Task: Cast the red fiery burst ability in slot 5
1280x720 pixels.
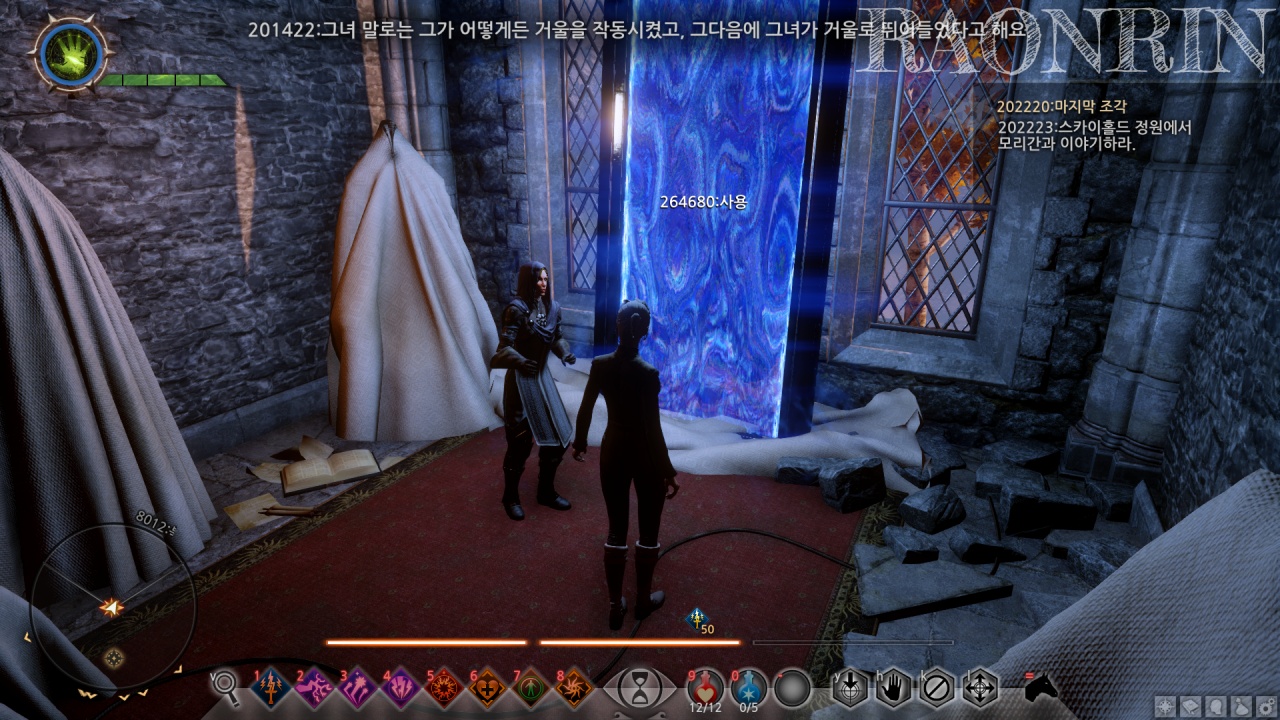Action: tap(444, 688)
